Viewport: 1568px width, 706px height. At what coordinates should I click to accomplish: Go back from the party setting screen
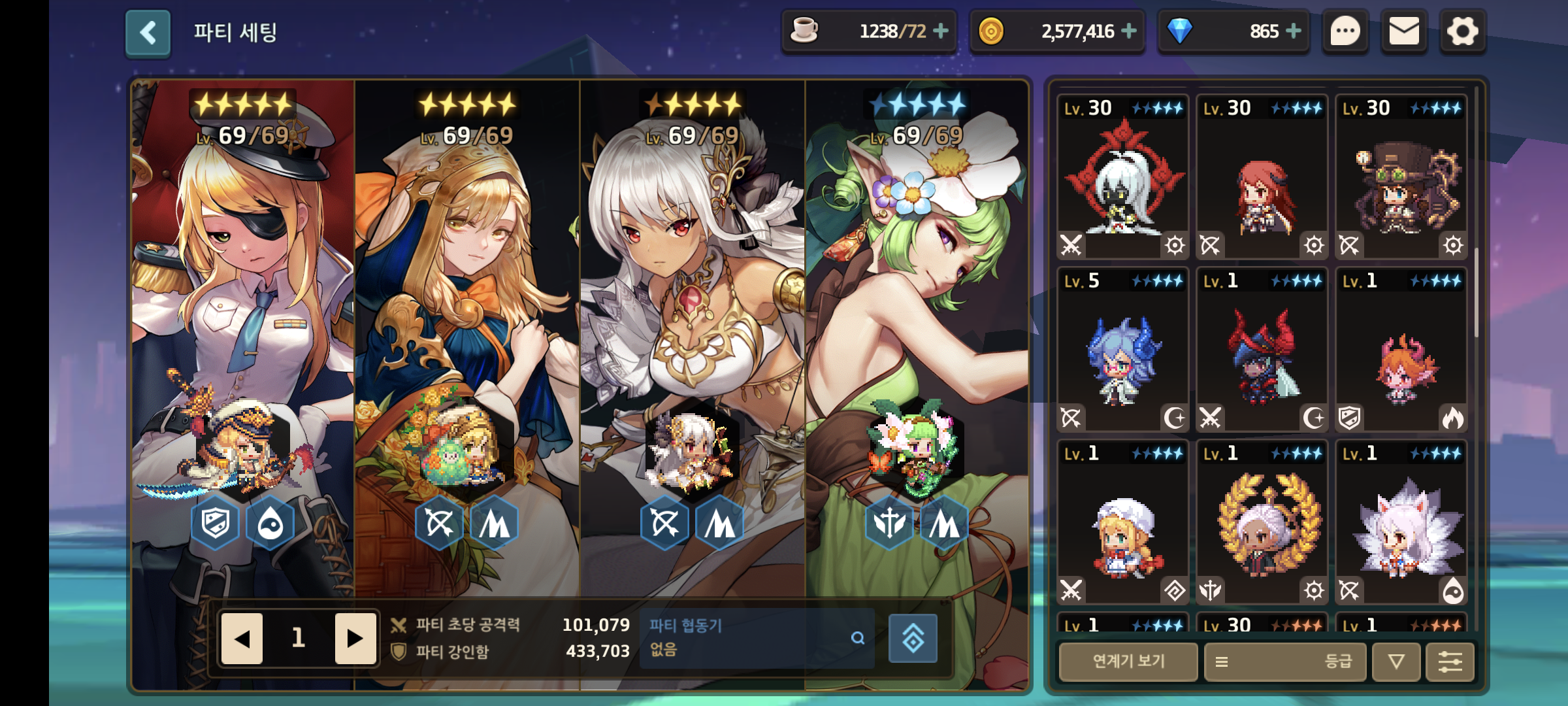148,33
